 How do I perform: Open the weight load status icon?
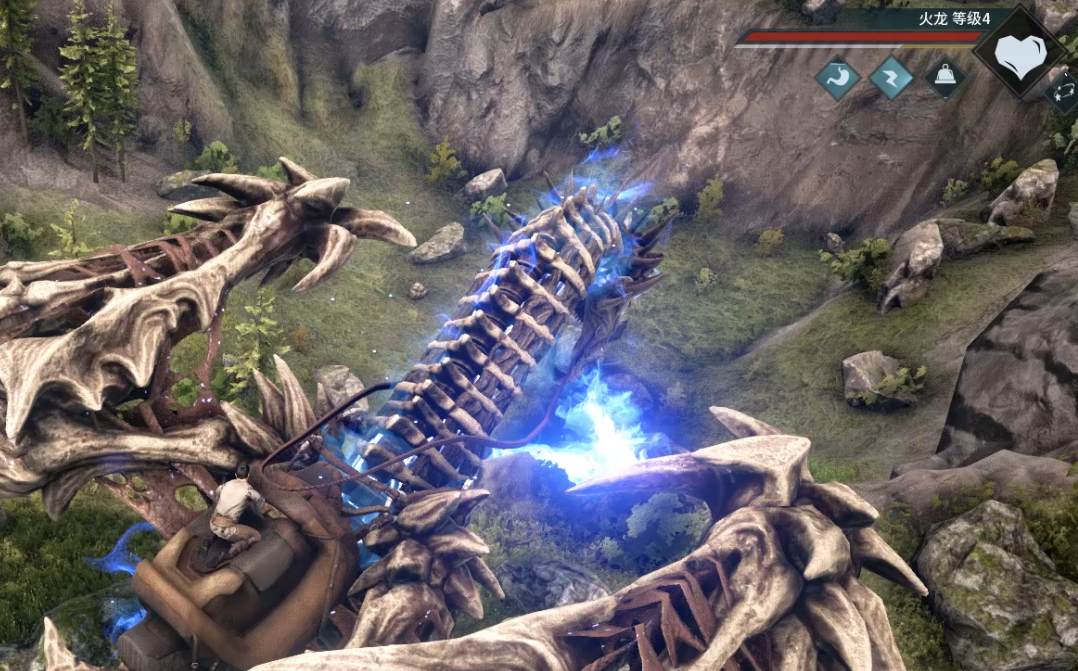pyautogui.click(x=945, y=77)
